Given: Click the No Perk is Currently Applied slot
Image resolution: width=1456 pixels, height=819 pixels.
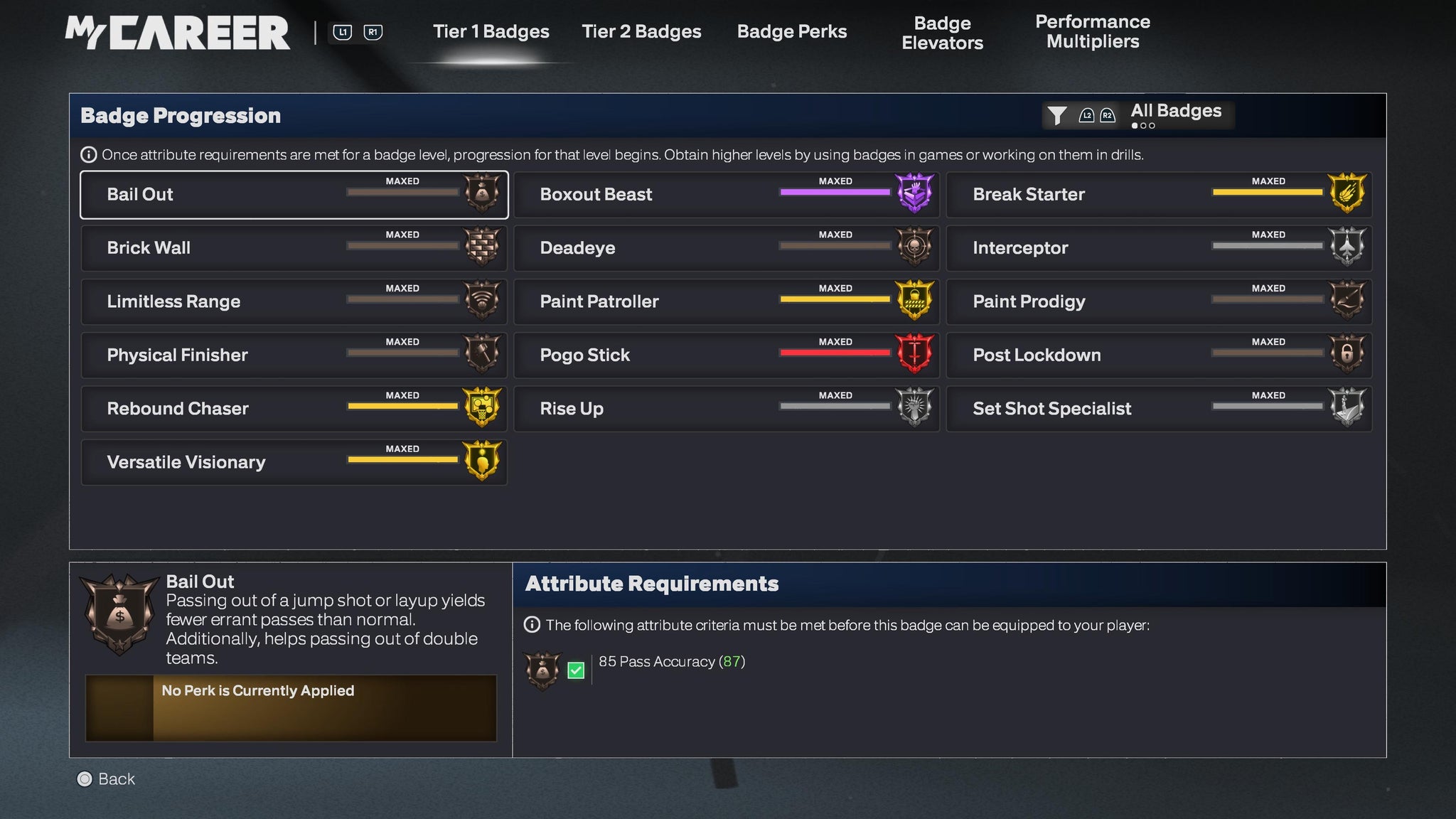Looking at the screenshot, I should coord(291,708).
